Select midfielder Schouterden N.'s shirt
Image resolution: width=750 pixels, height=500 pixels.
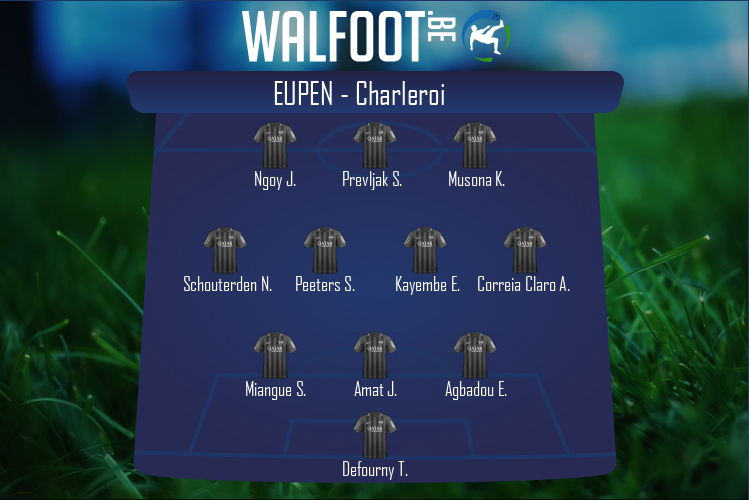[225, 251]
